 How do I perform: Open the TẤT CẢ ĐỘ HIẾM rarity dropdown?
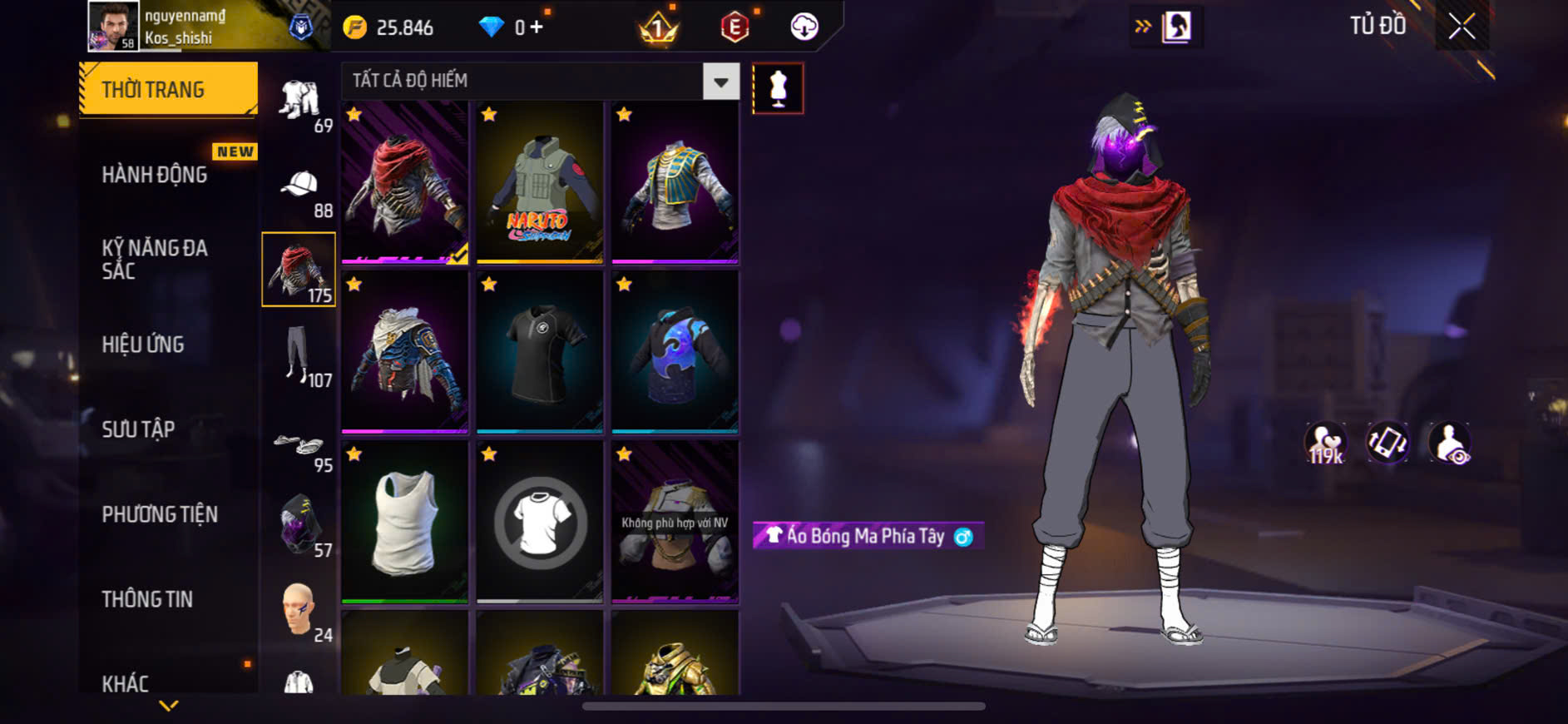pos(720,82)
